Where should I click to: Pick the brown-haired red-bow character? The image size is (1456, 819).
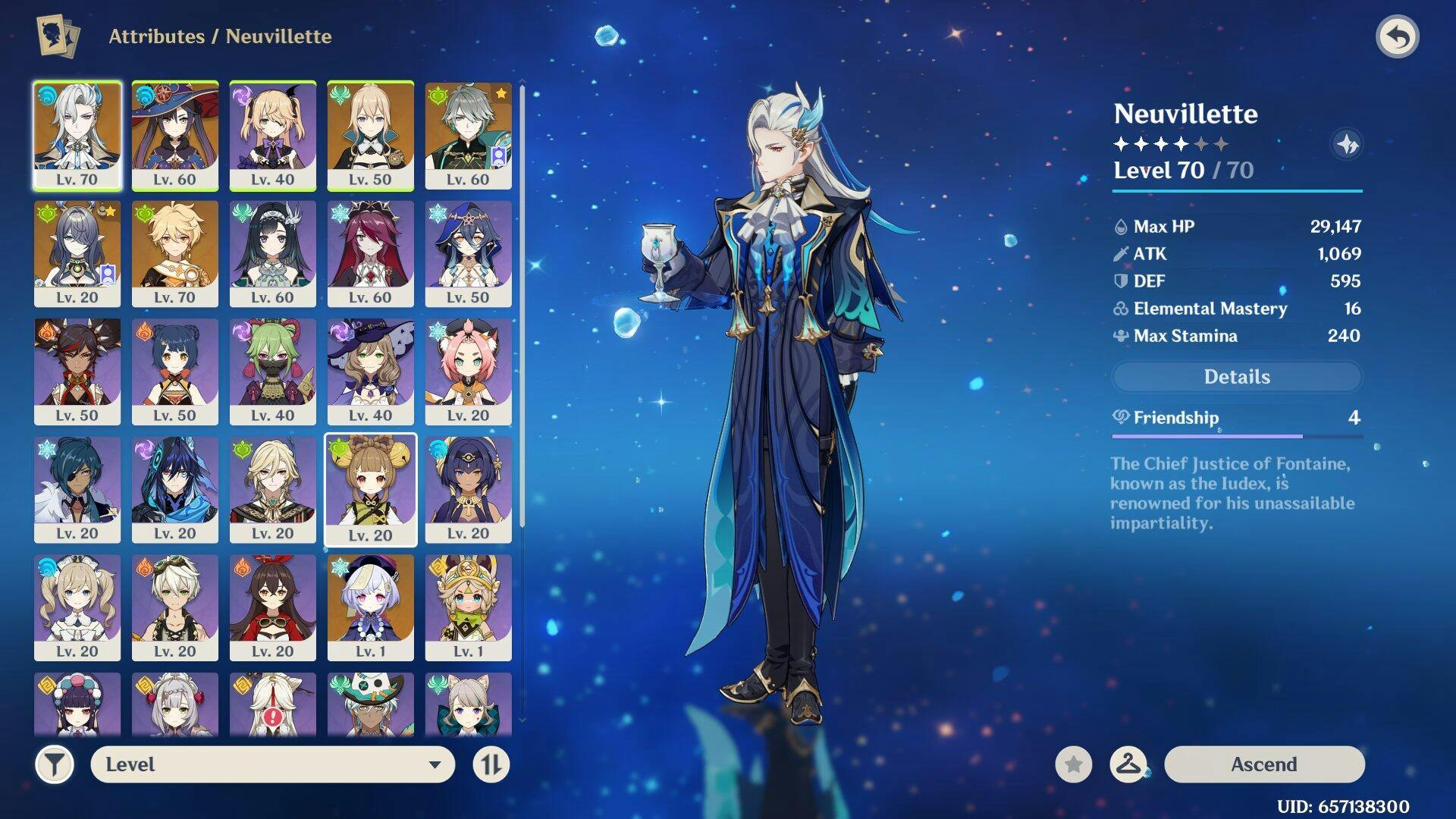pos(273,607)
